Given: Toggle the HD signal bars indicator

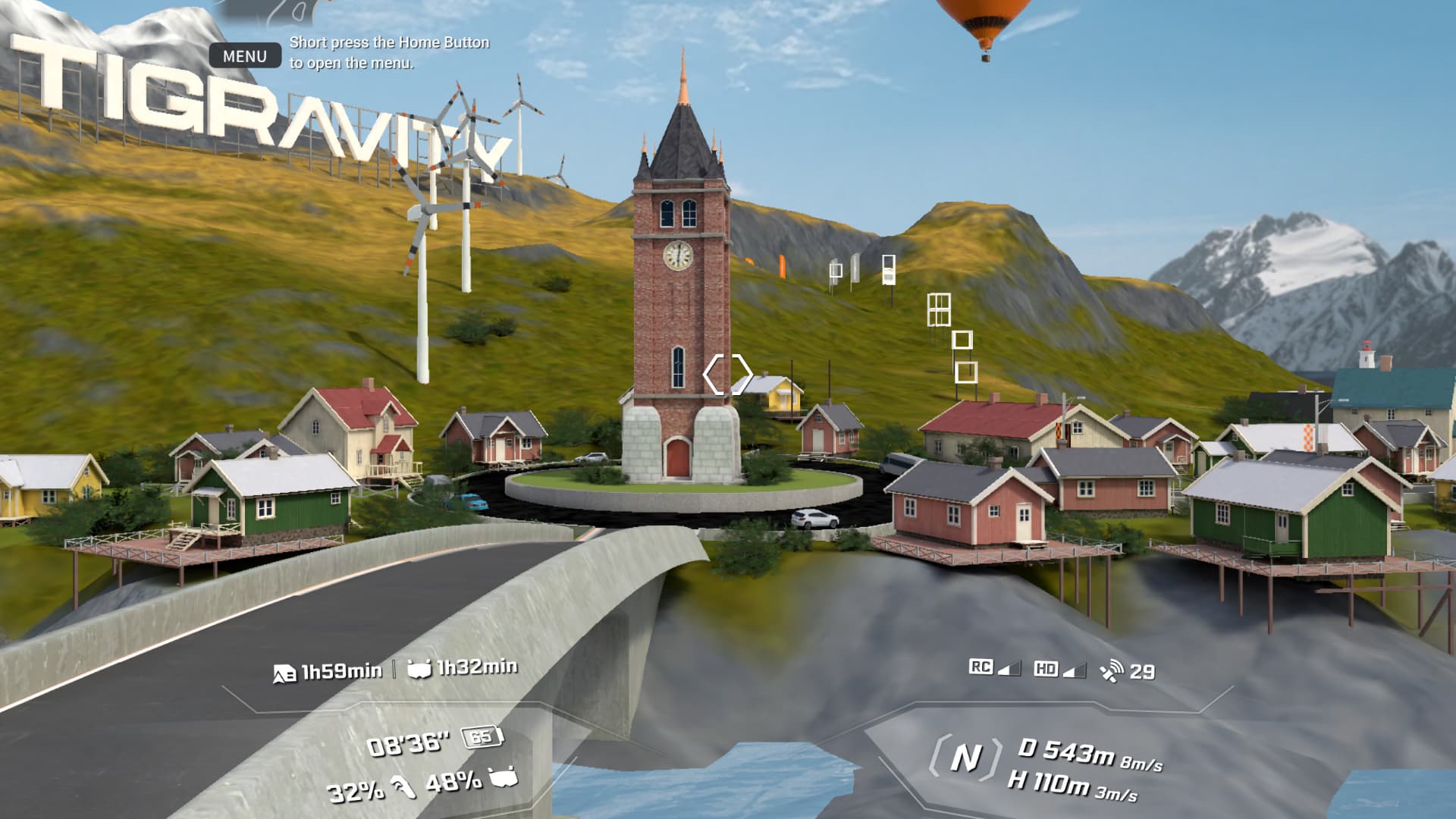Looking at the screenshot, I should [1075, 670].
